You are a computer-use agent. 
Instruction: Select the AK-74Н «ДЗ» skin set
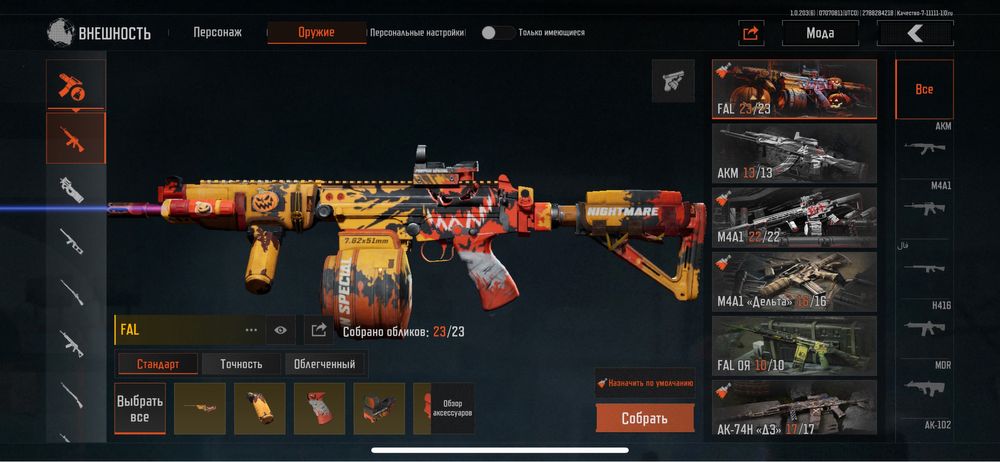pyautogui.click(x=794, y=407)
